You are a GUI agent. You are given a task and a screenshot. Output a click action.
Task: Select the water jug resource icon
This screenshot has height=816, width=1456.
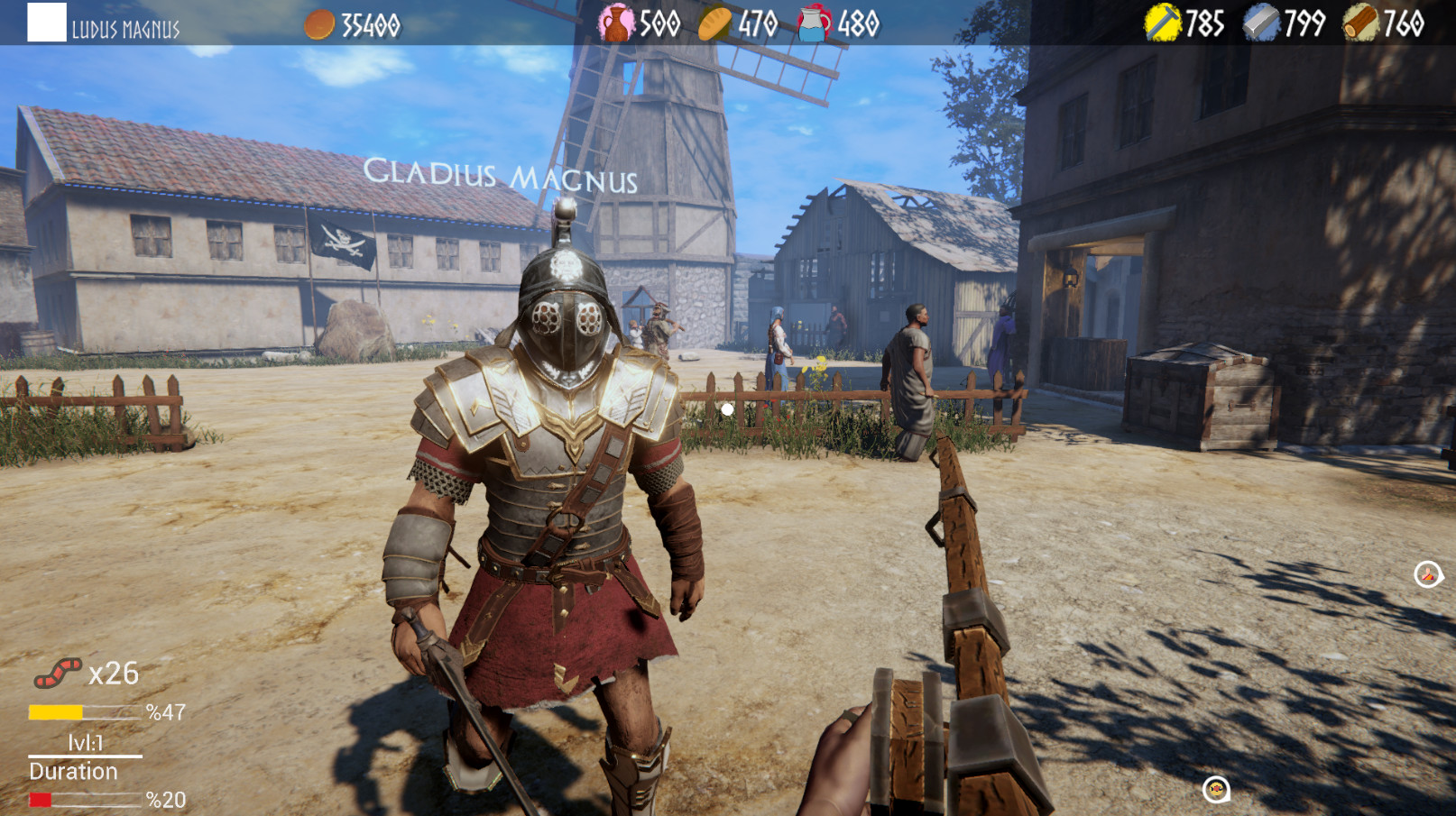813,22
